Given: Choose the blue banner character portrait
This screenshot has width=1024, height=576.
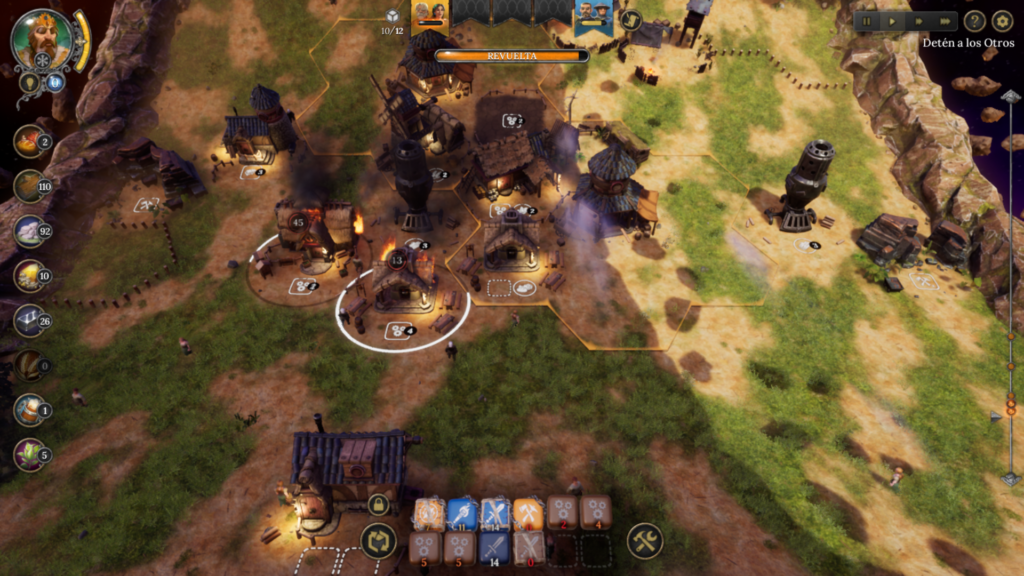Looking at the screenshot, I should click(593, 14).
